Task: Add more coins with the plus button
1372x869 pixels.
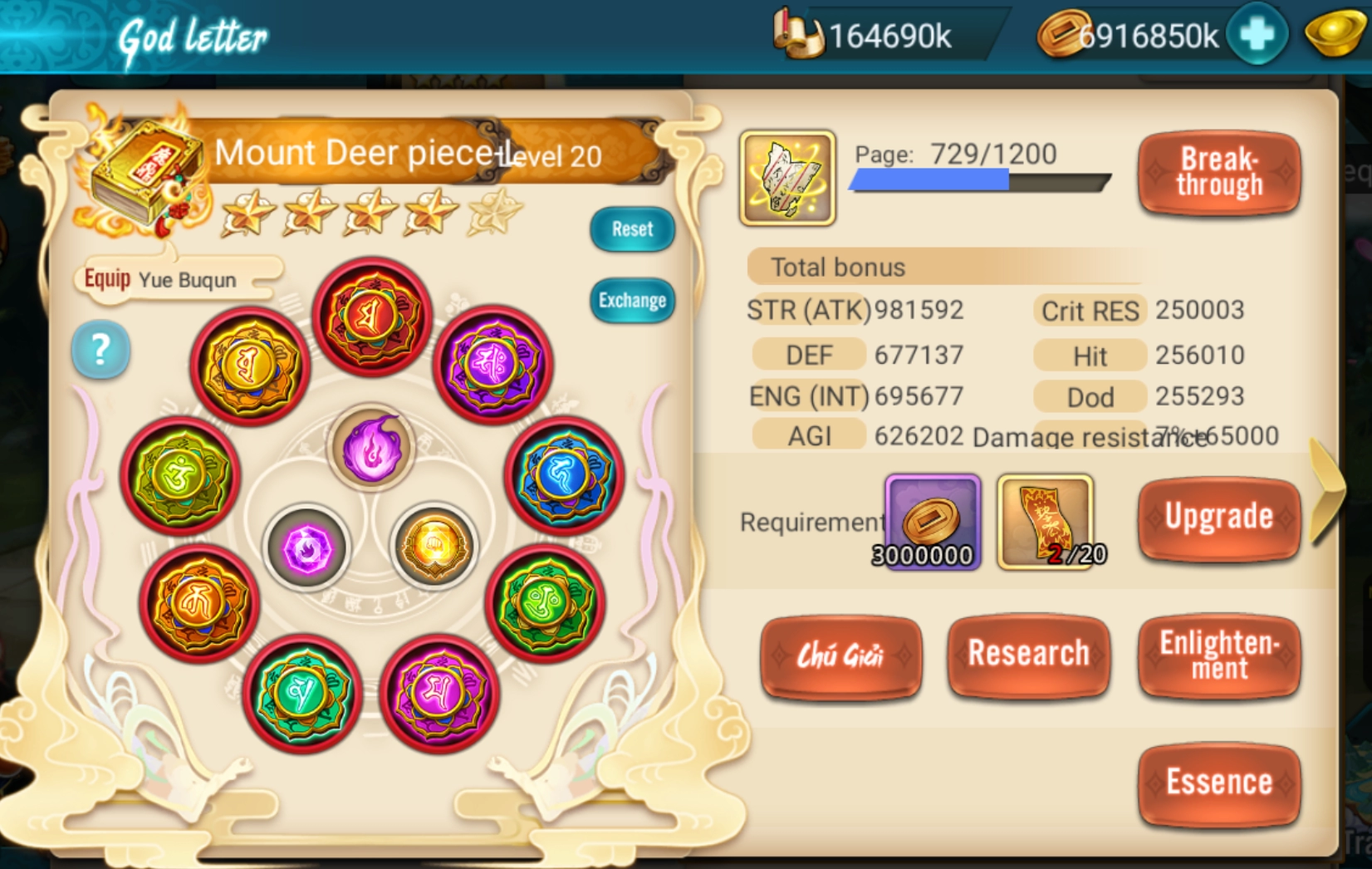Action: 1257,34
